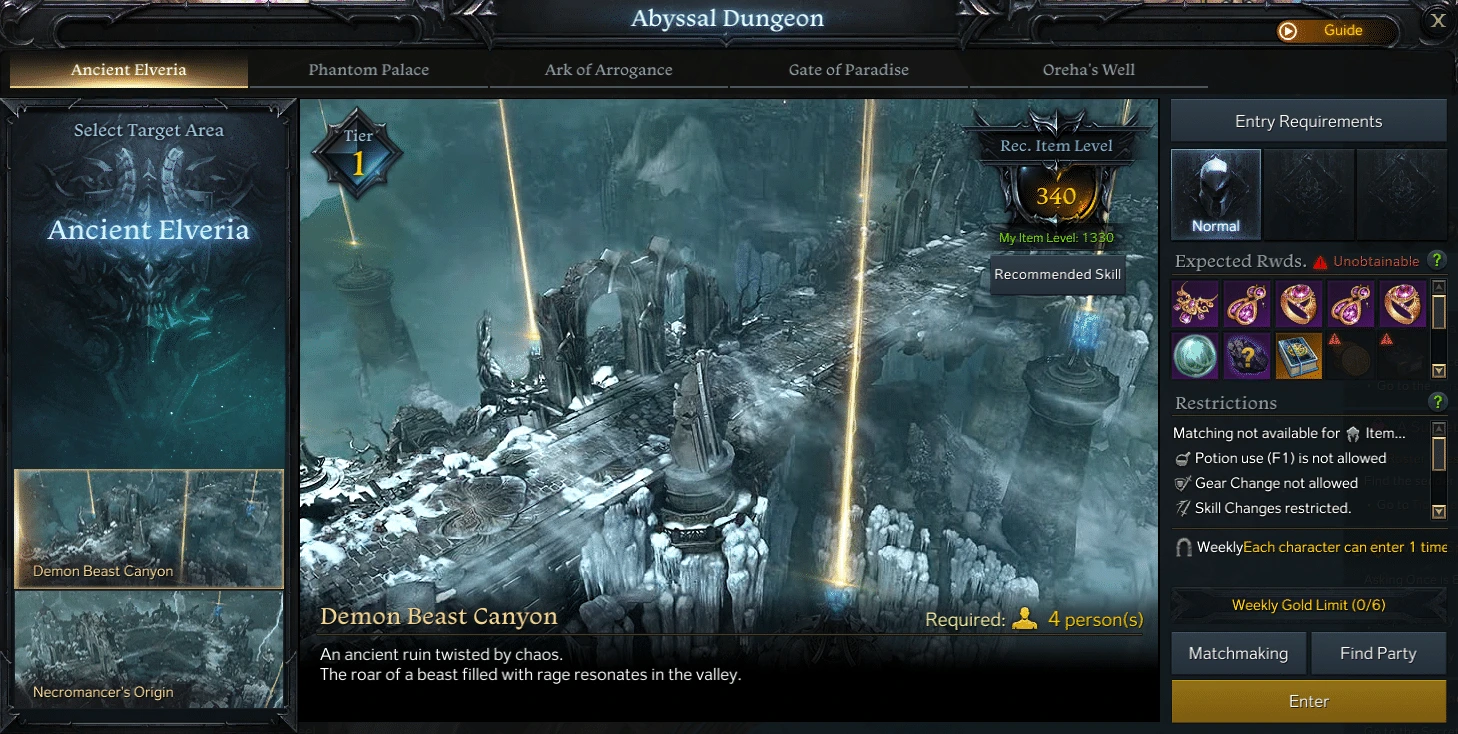Viewport: 1458px width, 734px height.
Task: Open the Expected Rewards help question mark
Action: [1437, 261]
